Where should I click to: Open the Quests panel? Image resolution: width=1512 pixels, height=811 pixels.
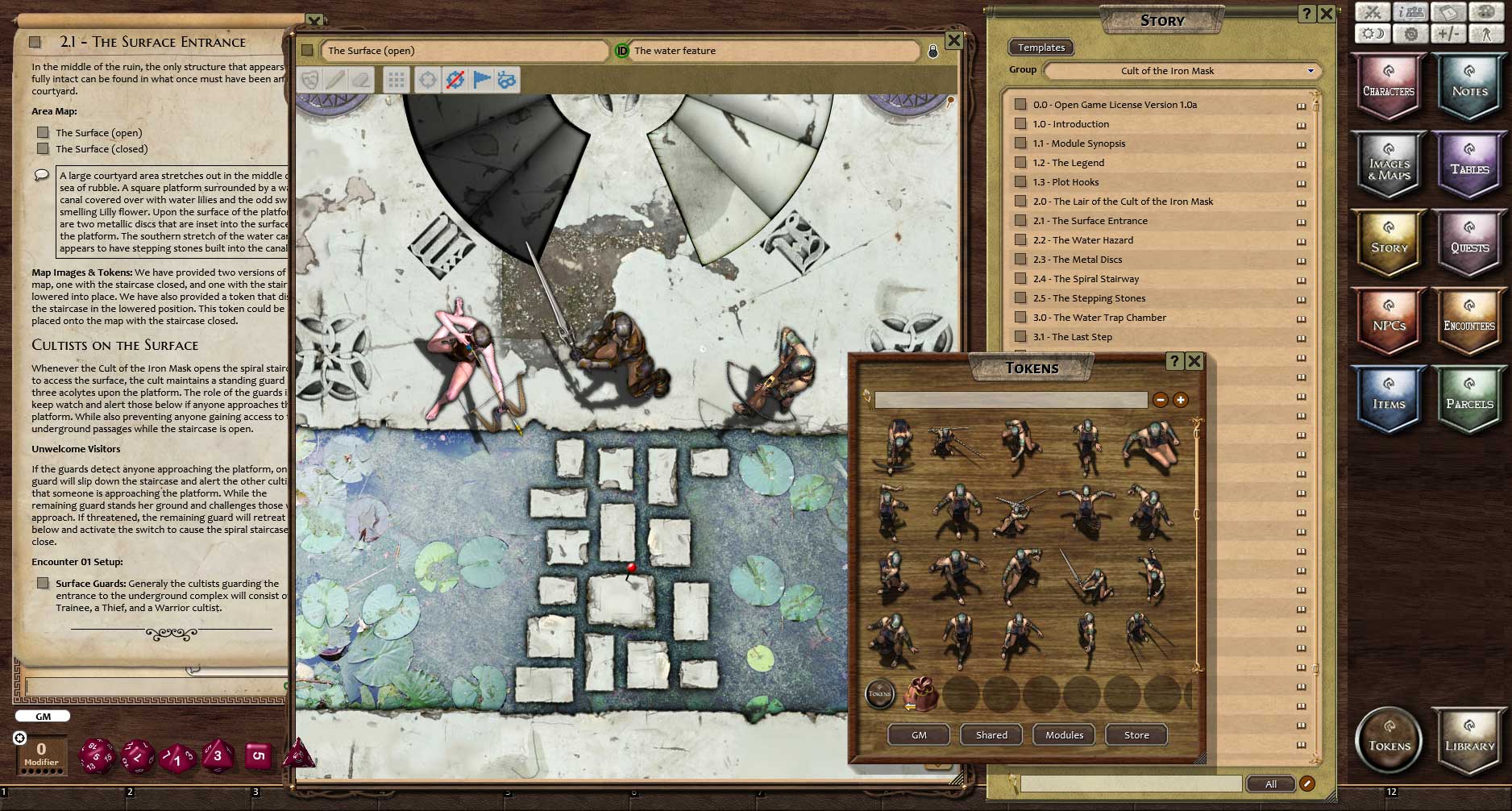[x=1469, y=243]
